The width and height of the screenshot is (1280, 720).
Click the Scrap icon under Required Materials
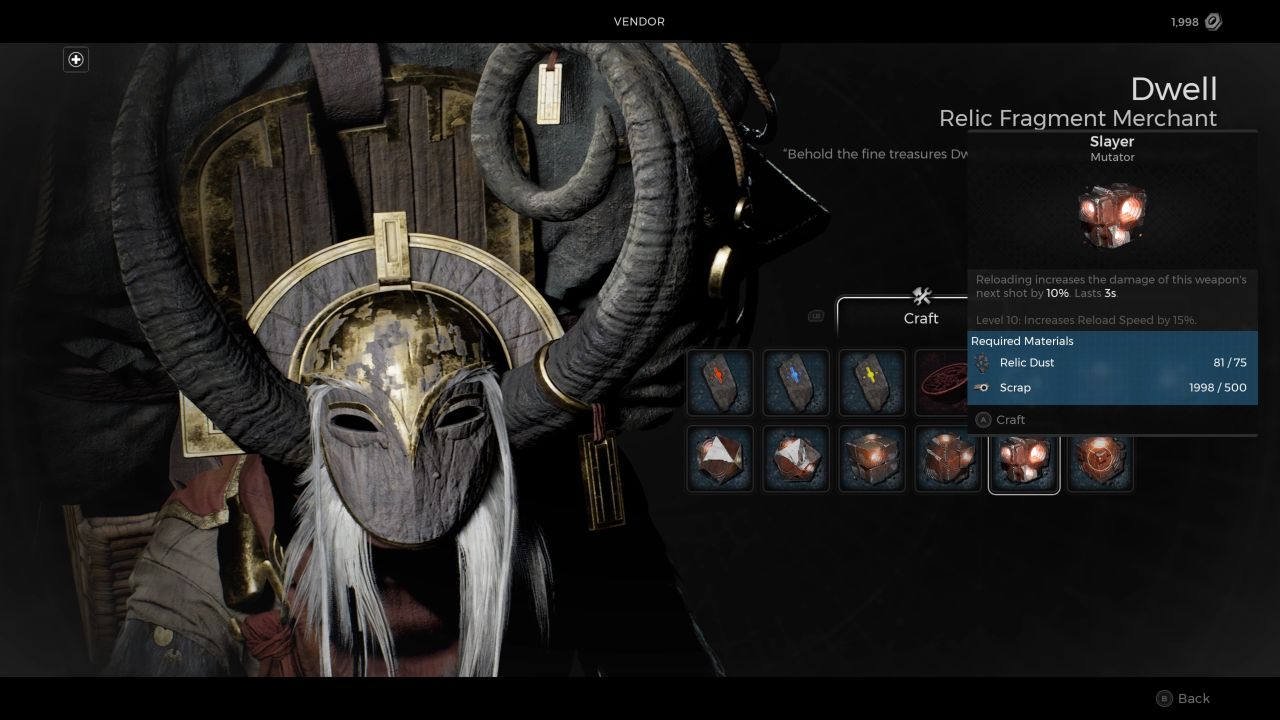point(983,387)
